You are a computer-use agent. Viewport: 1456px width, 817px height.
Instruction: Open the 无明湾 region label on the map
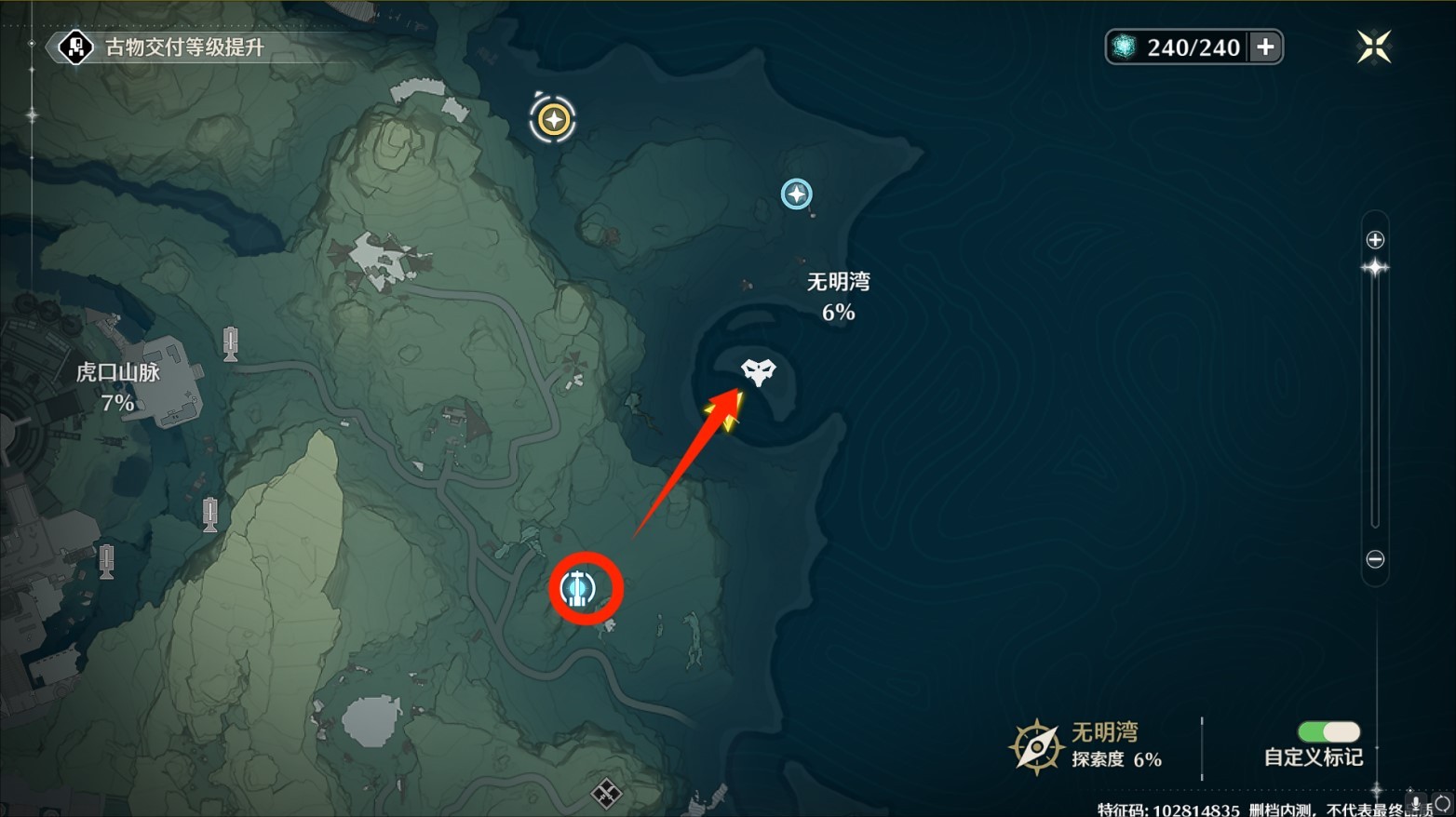click(x=837, y=281)
